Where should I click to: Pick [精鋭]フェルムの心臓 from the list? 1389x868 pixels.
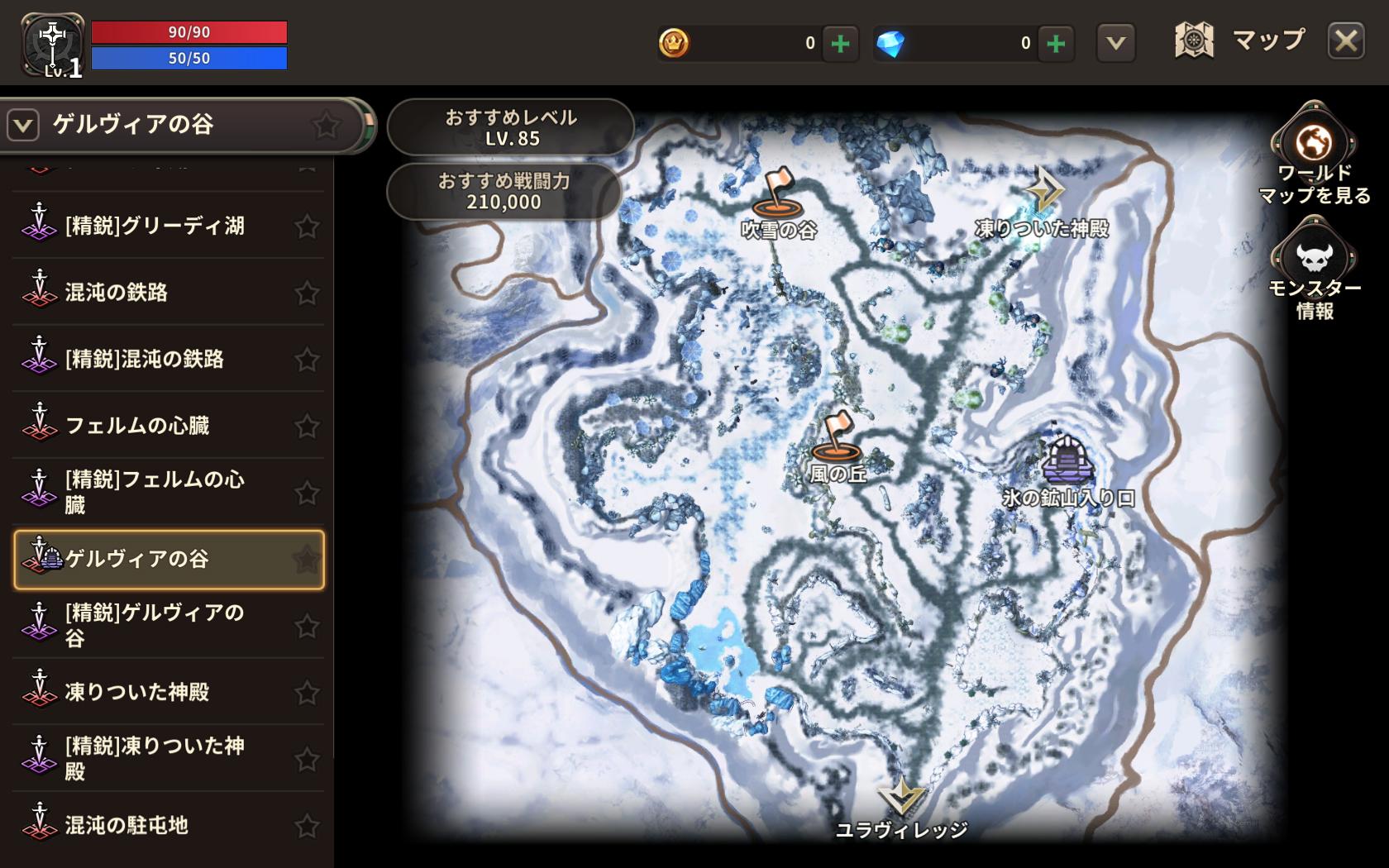point(155,492)
